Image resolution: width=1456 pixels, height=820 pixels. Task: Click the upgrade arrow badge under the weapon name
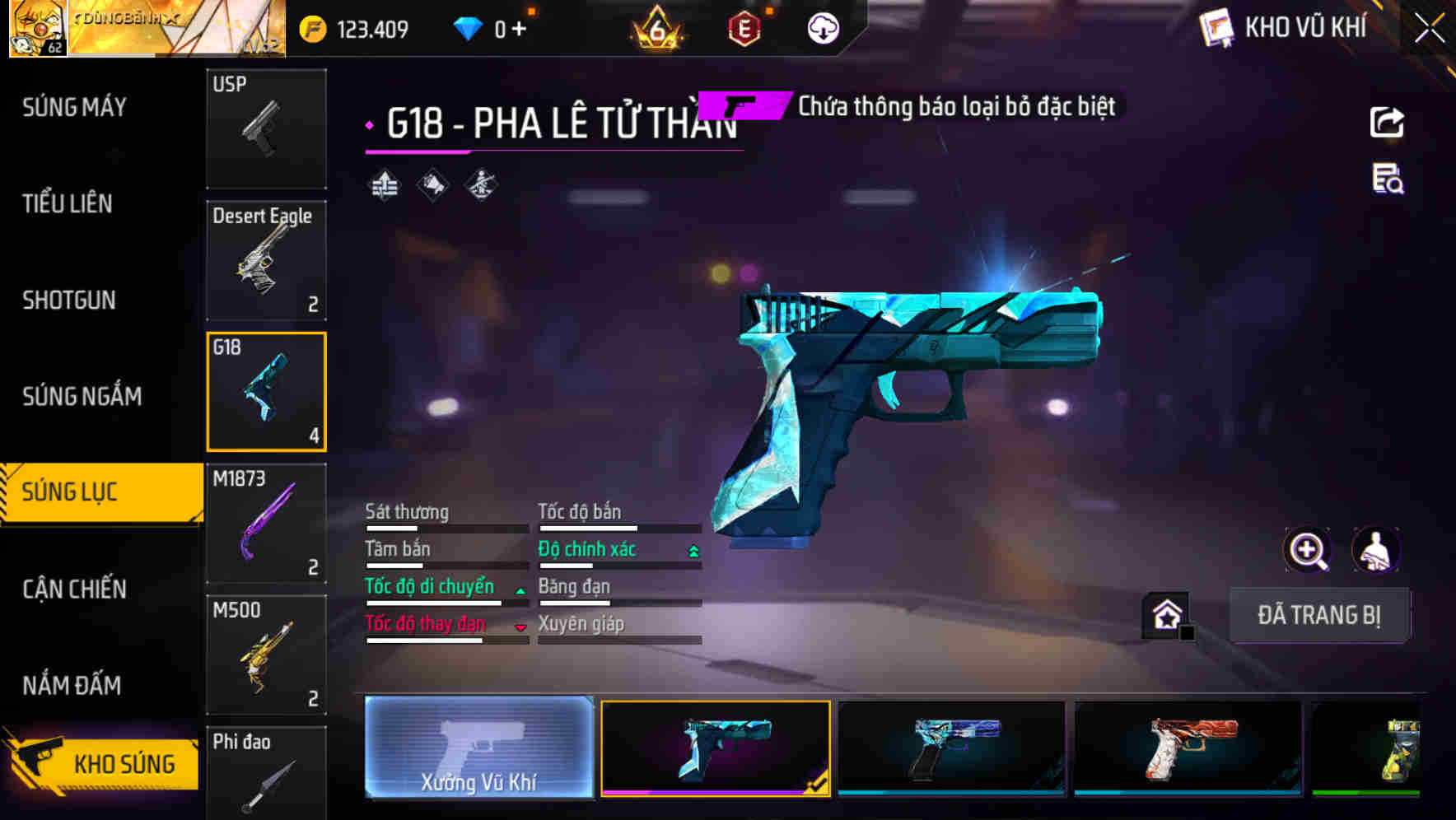coord(385,184)
